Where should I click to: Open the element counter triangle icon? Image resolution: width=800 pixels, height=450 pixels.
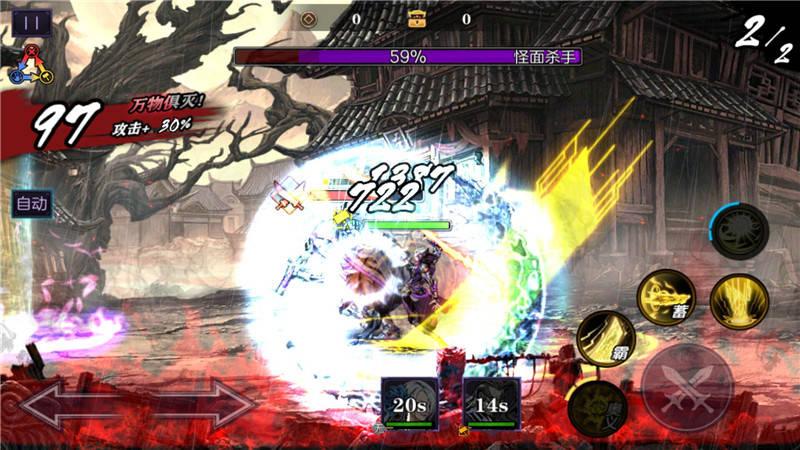tap(29, 63)
